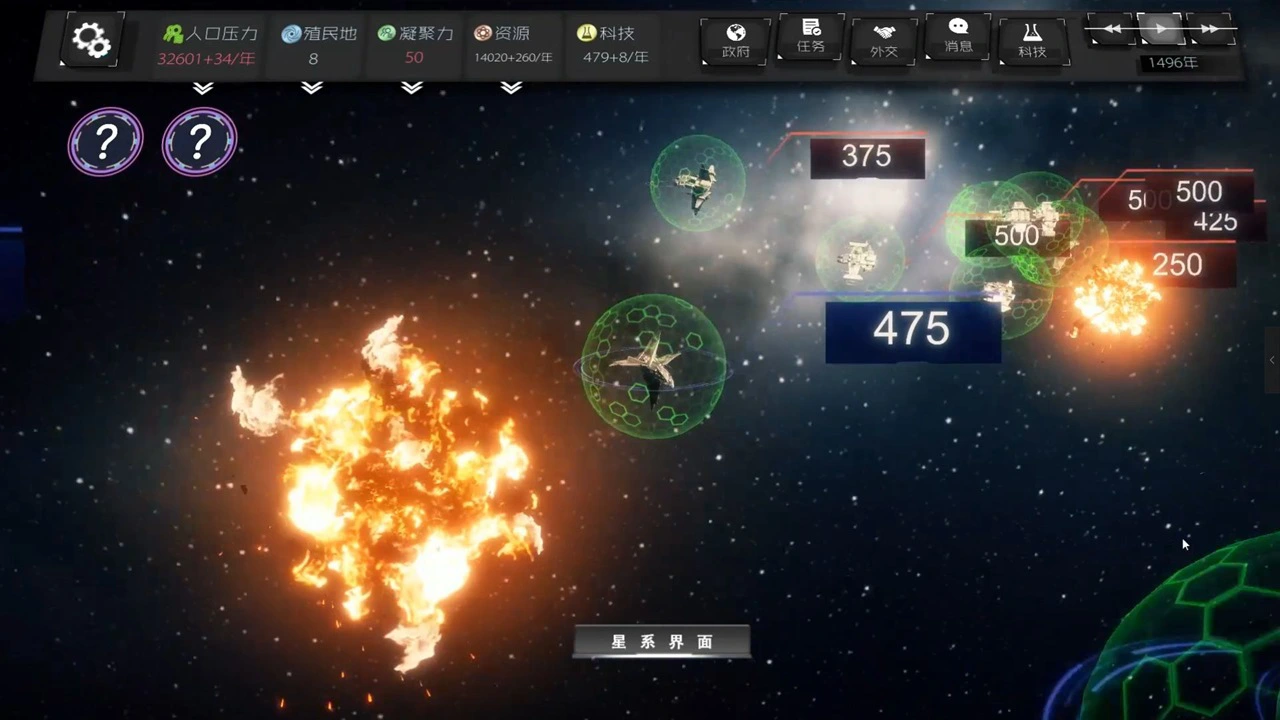Show the 消息 (Messages) panel
1280x720 pixels.
coord(958,37)
